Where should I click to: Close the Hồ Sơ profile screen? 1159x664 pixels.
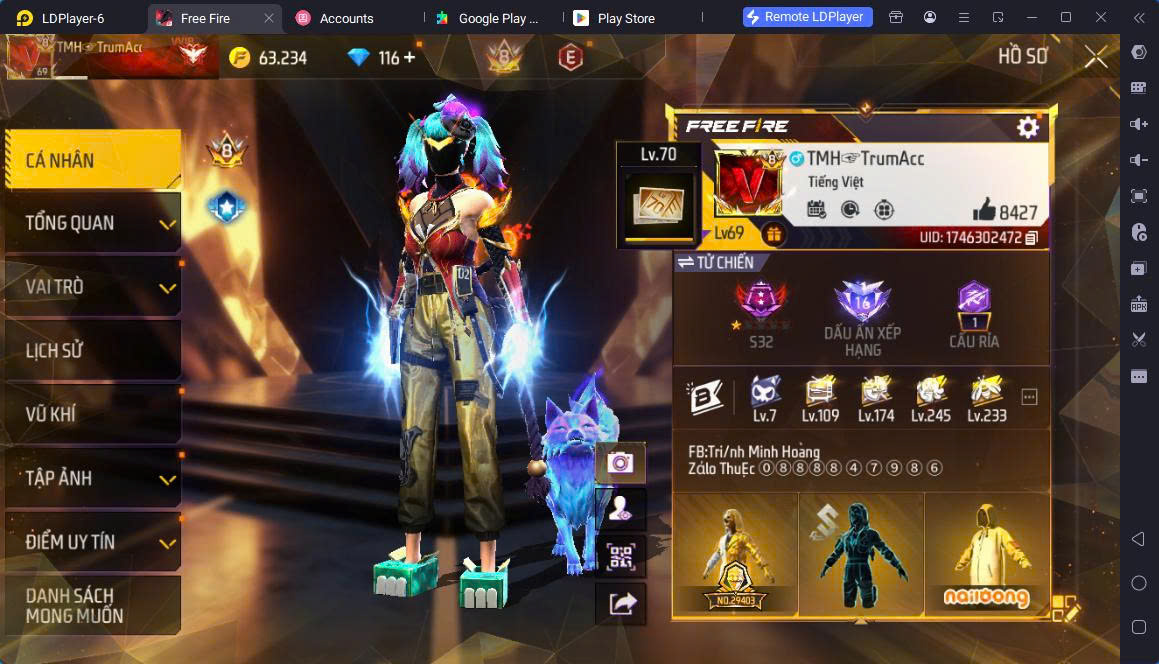(x=1096, y=57)
